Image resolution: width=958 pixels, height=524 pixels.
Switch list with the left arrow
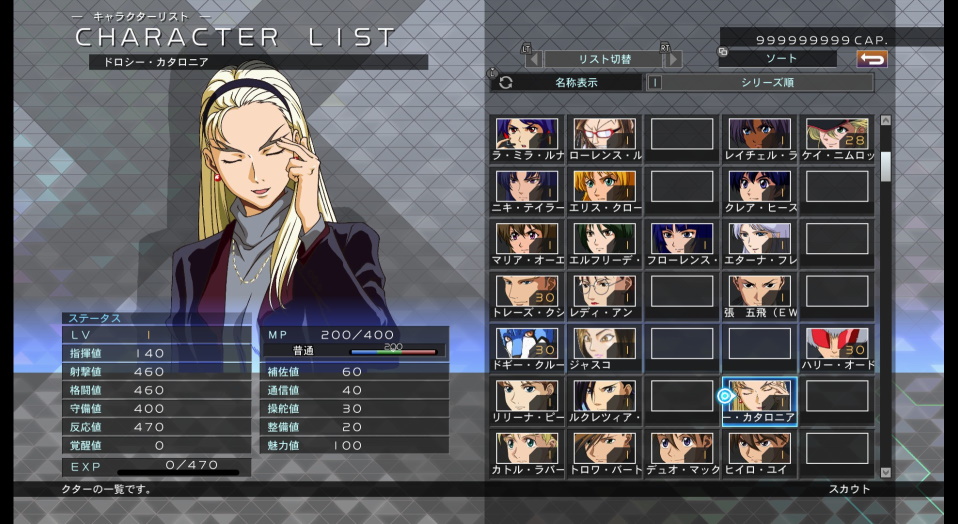click(x=533, y=59)
